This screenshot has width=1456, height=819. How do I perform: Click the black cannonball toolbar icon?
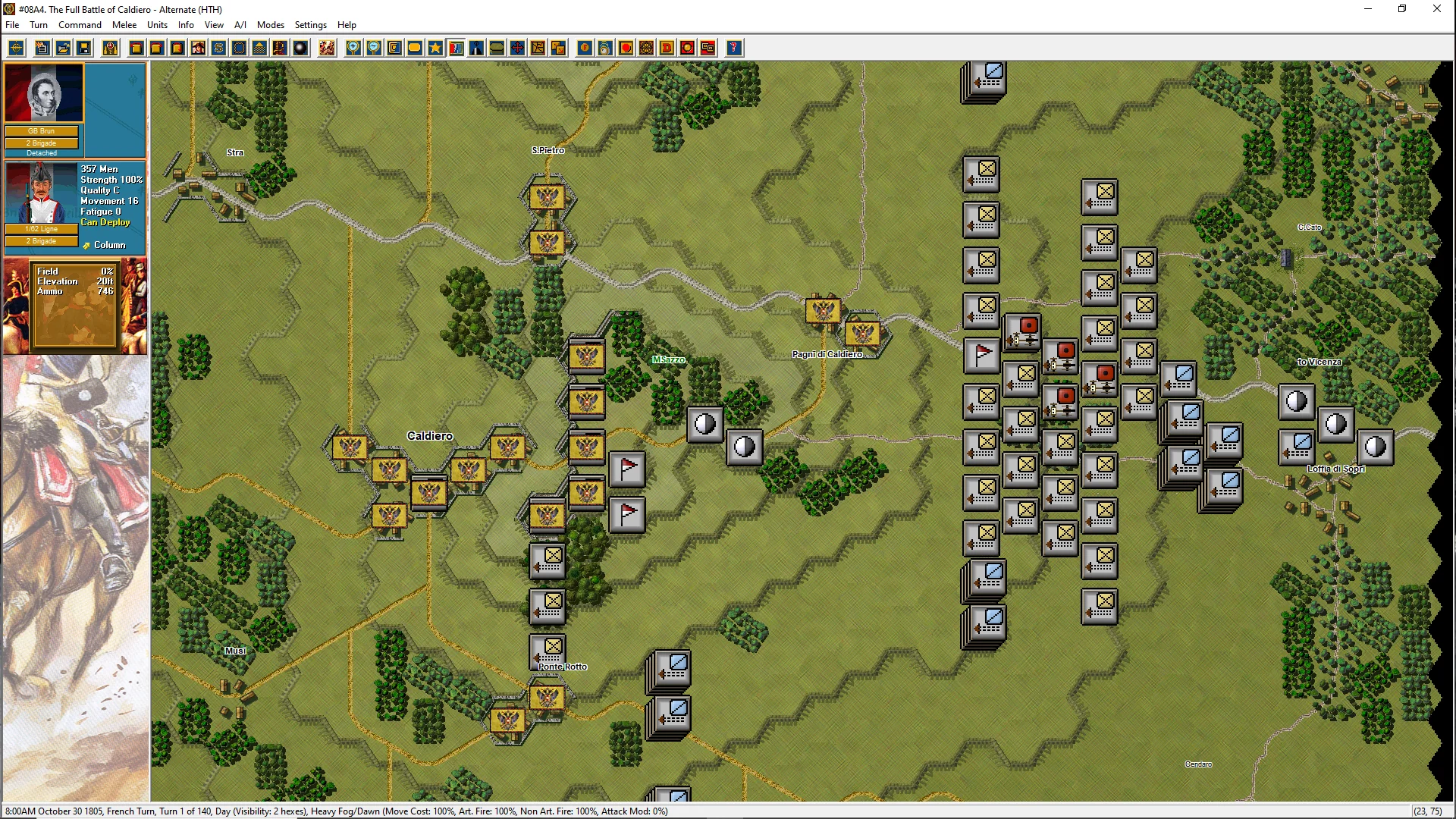(300, 49)
